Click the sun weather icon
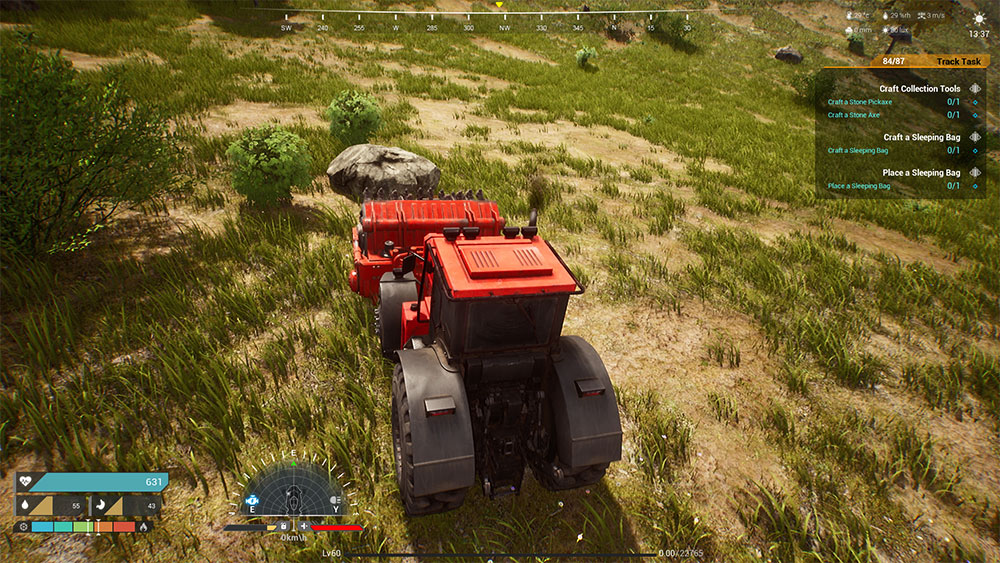Screen dimensions: 1000x563 coord(978,18)
